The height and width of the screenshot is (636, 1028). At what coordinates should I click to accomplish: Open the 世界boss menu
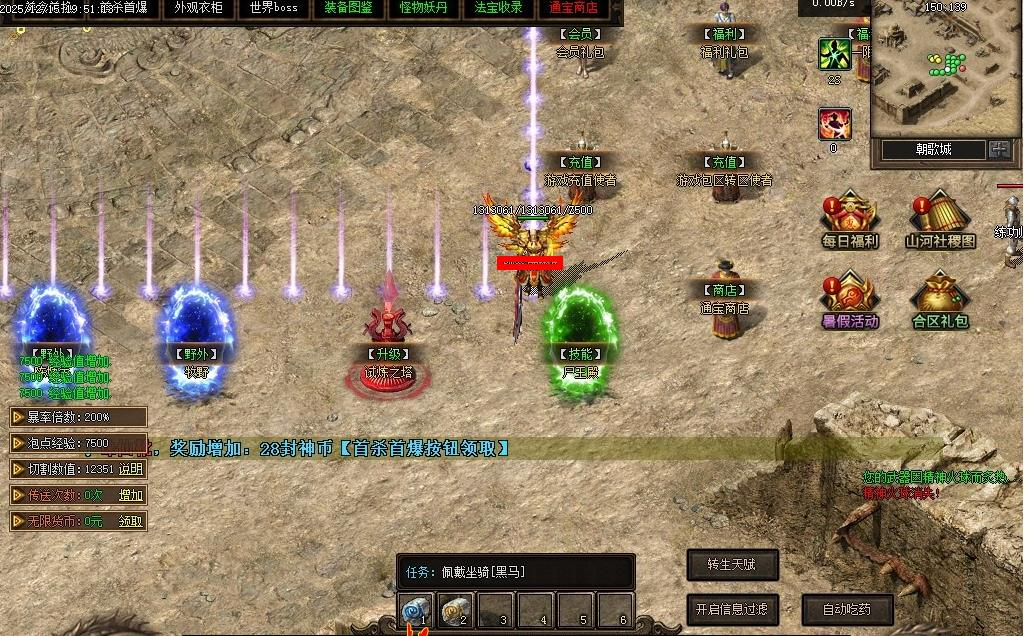coord(273,8)
